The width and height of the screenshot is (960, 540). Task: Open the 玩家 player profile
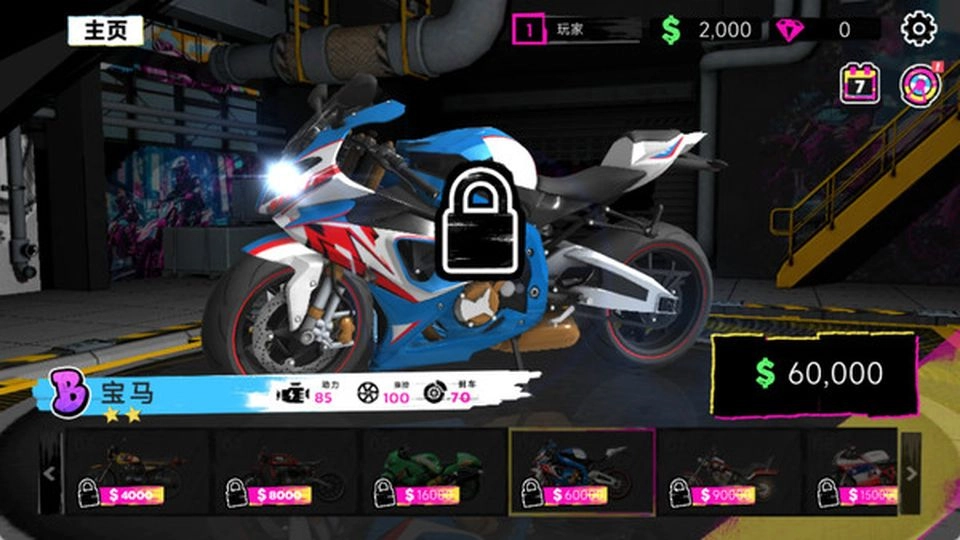[x=575, y=30]
